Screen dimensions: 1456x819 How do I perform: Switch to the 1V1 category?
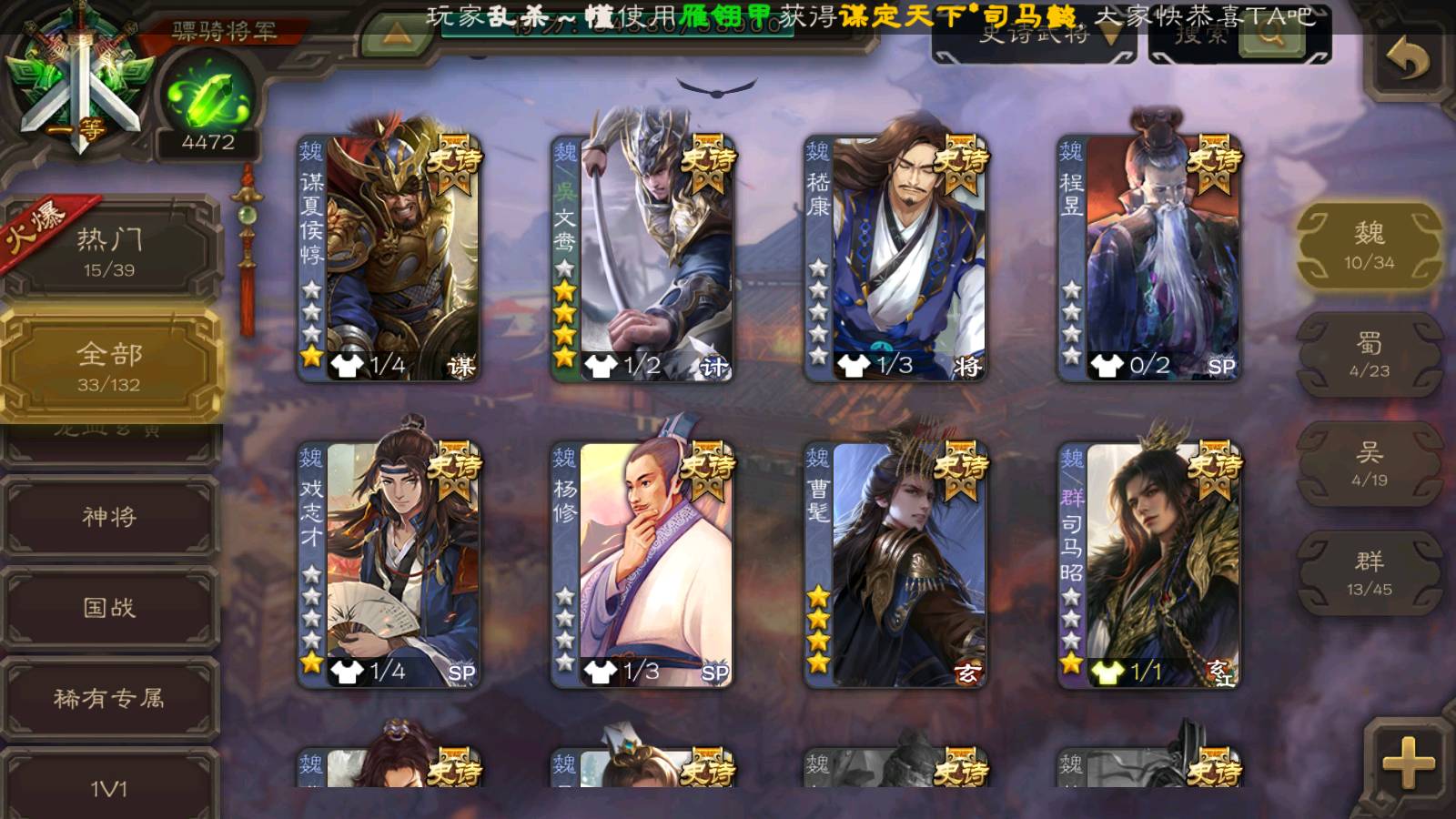pyautogui.click(x=109, y=787)
